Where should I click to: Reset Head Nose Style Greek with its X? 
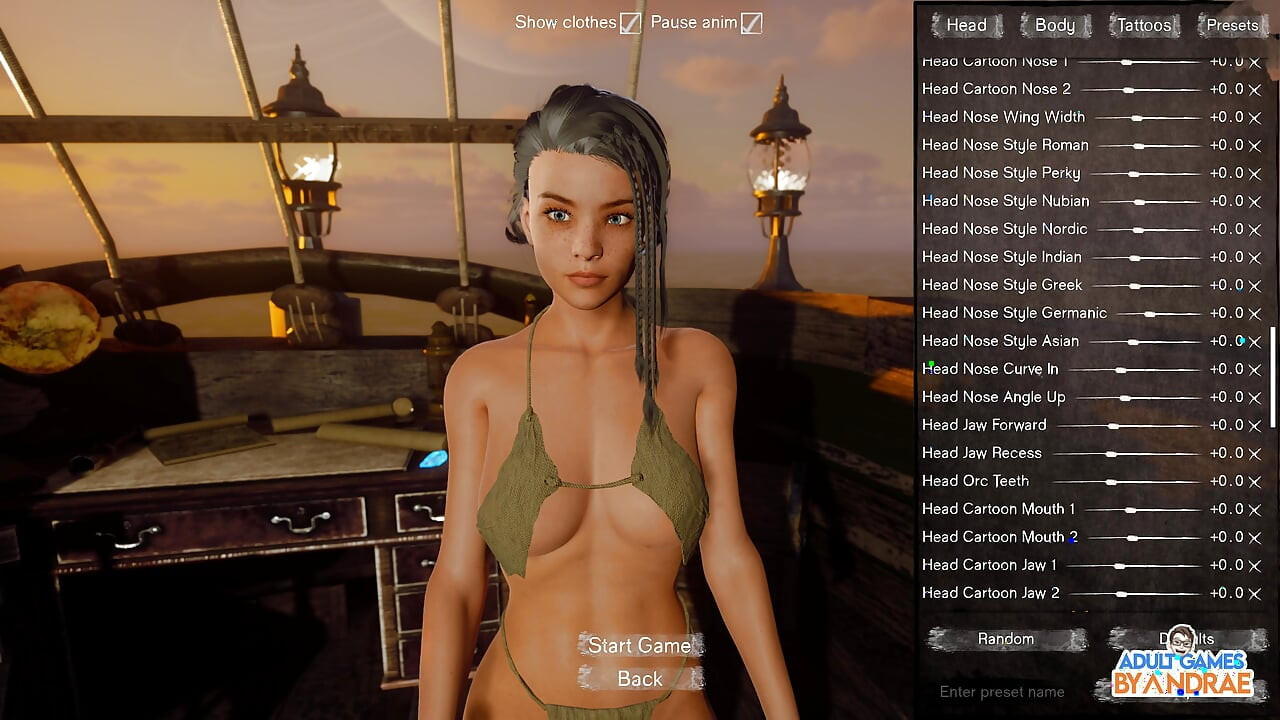[1254, 286]
